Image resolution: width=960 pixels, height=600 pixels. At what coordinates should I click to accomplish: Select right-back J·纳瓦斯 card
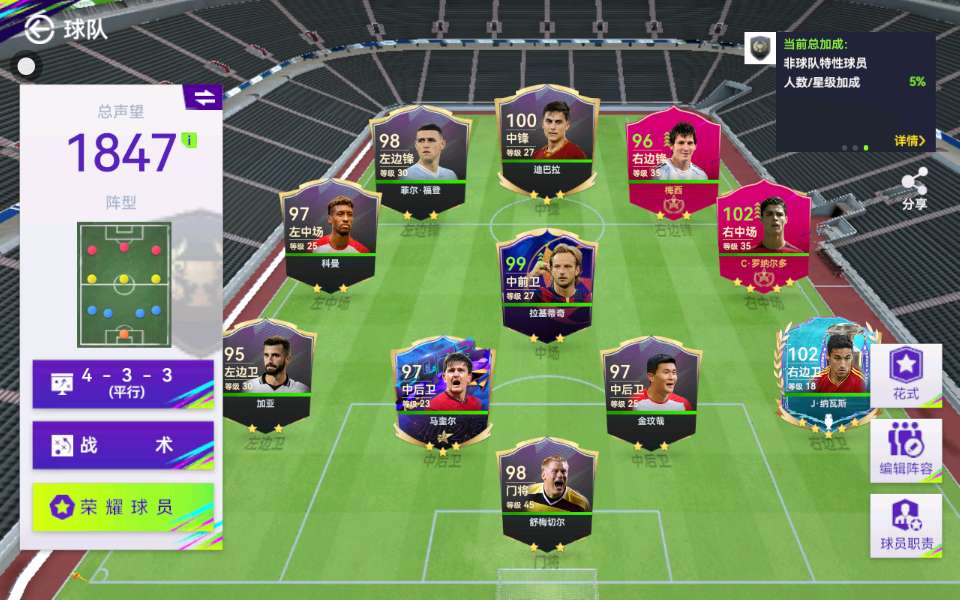828,376
